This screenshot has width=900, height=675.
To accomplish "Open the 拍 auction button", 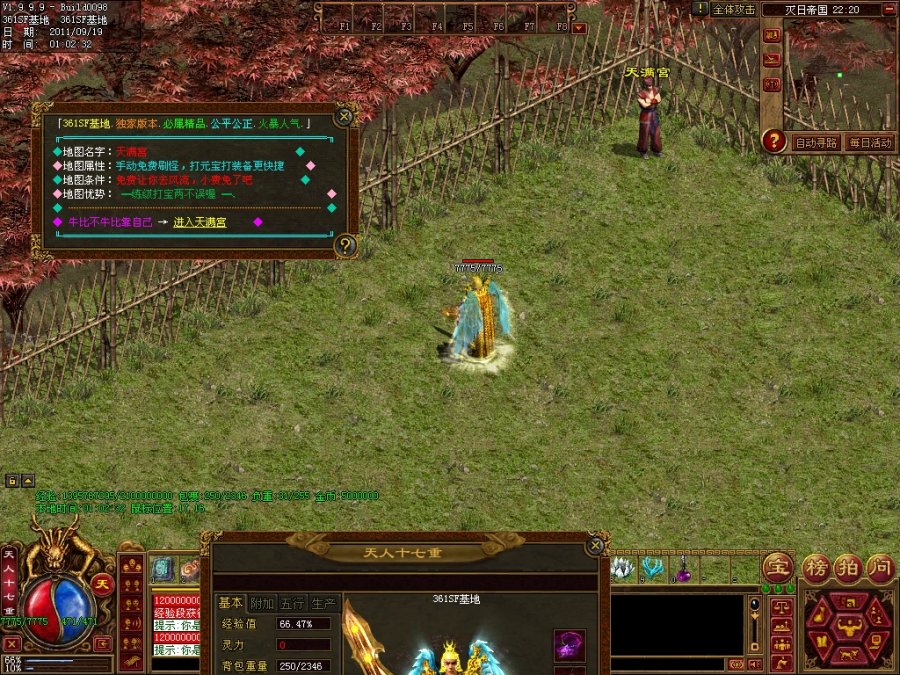I will [x=848, y=567].
